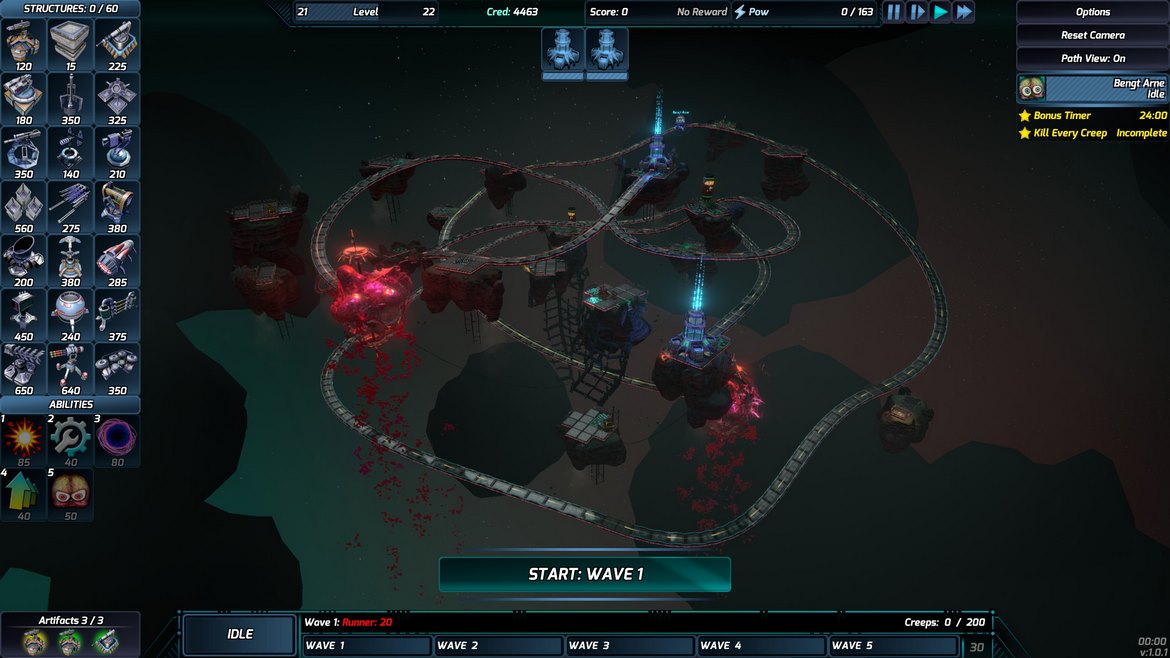Select Bengt Arne hero portrait
The height and width of the screenshot is (658, 1170).
coord(1032,88)
